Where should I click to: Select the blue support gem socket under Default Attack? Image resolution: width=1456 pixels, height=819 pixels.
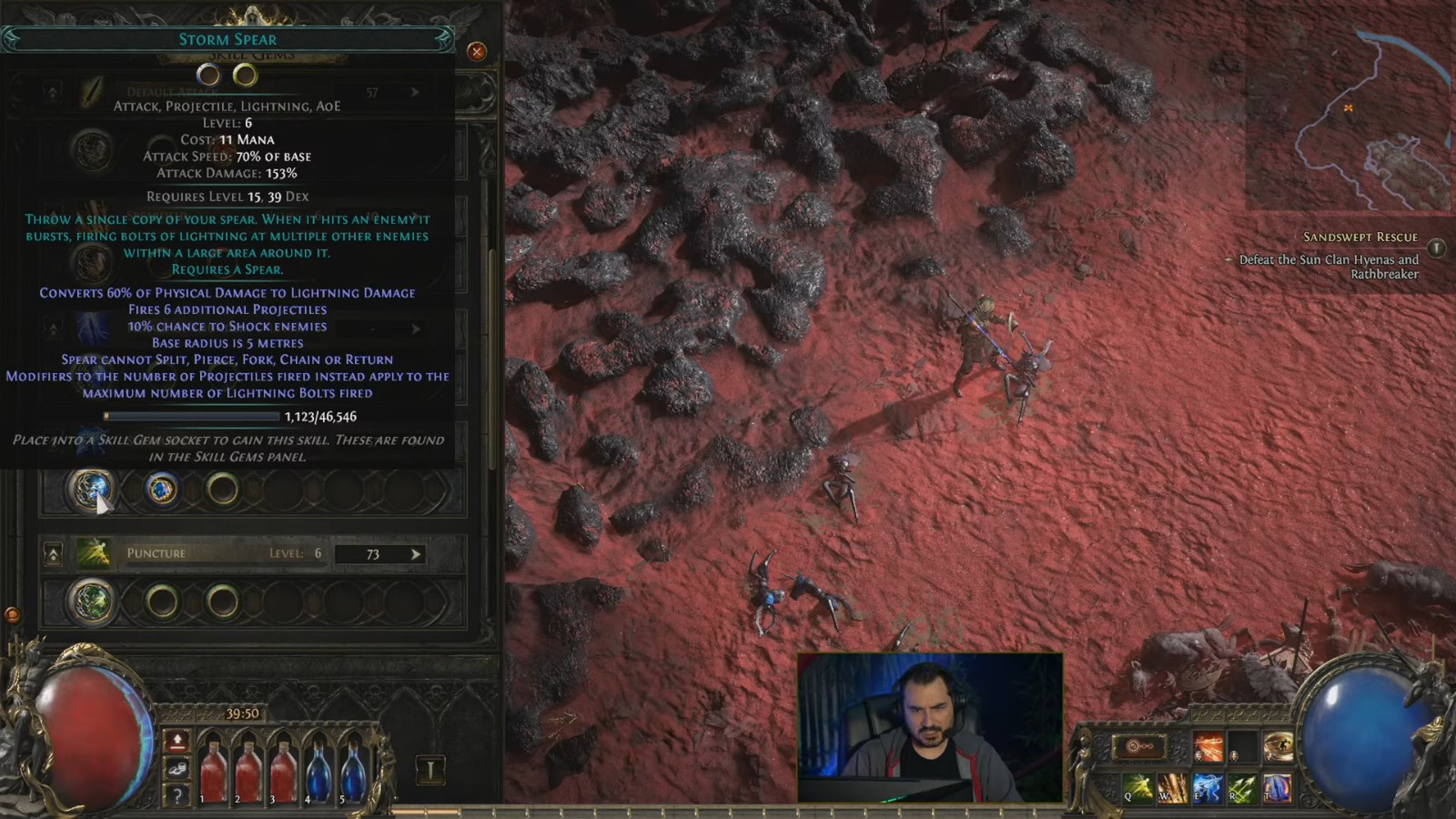[160, 490]
